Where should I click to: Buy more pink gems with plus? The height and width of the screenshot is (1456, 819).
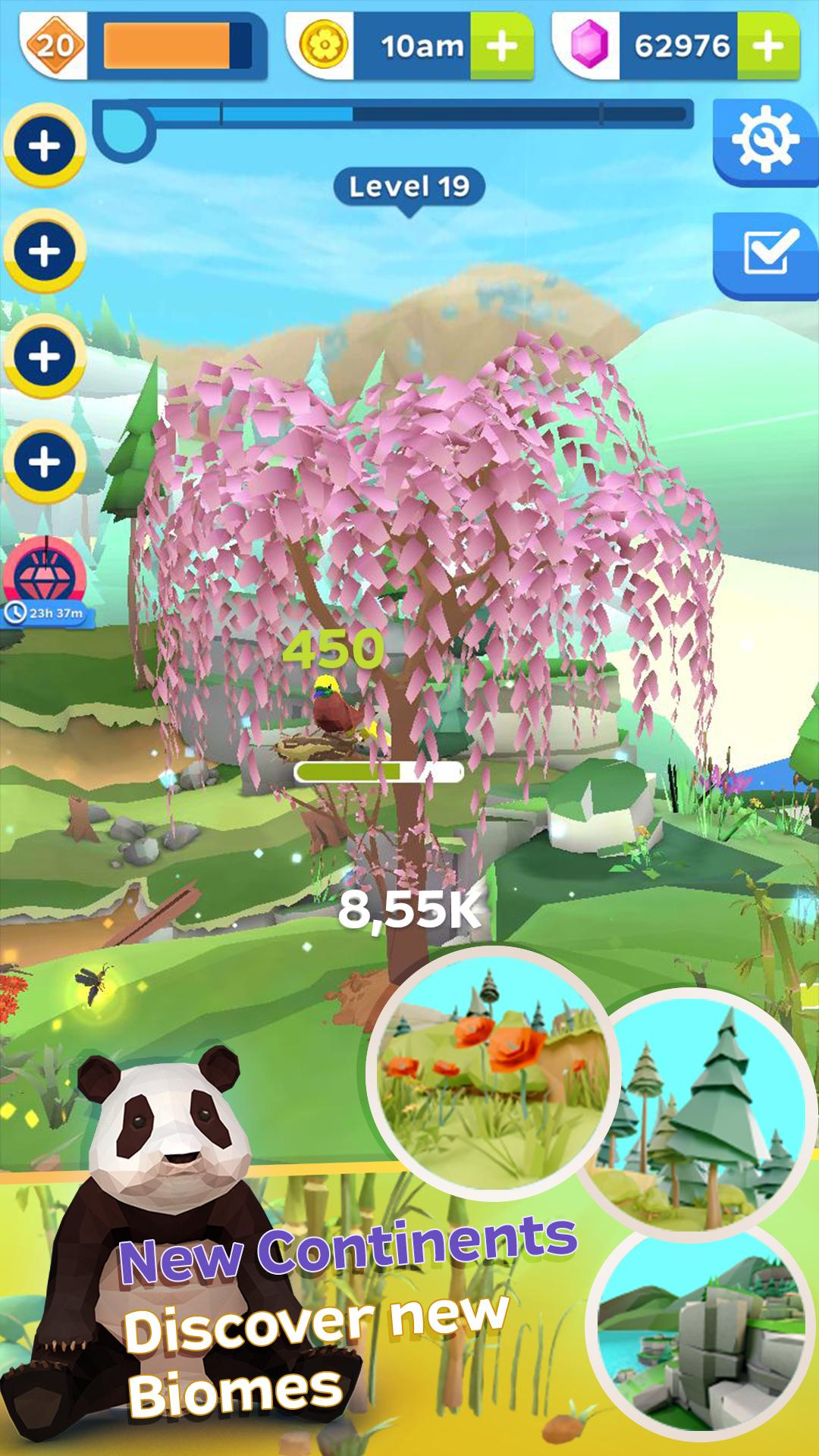click(x=768, y=46)
